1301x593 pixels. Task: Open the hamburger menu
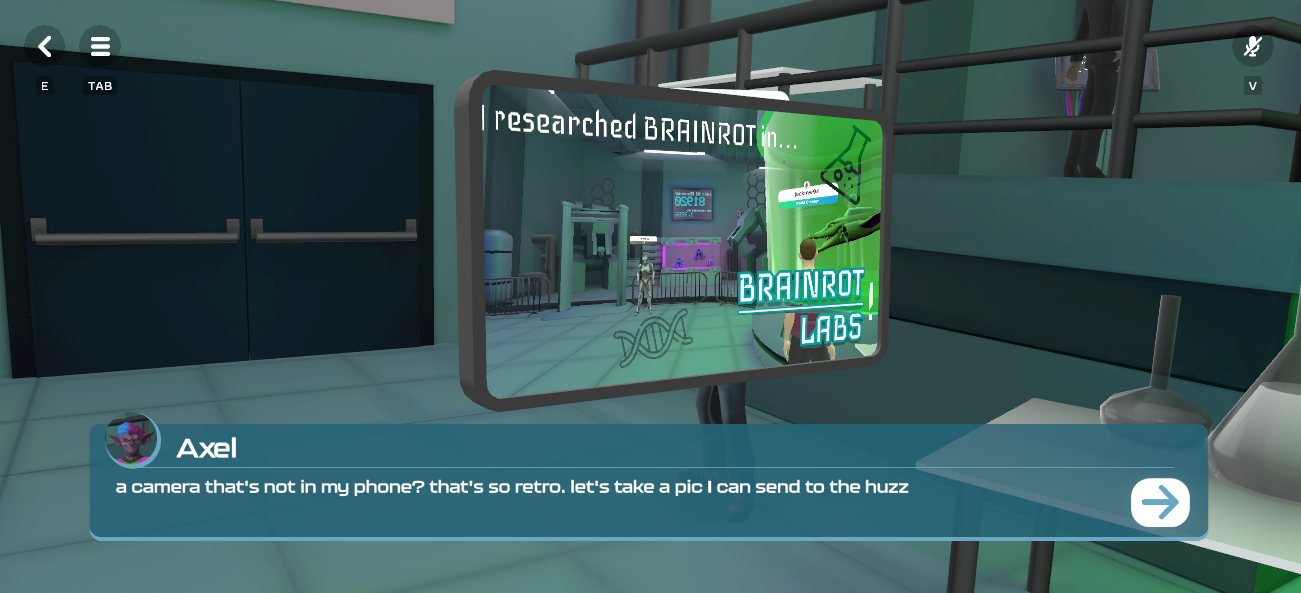coord(100,46)
